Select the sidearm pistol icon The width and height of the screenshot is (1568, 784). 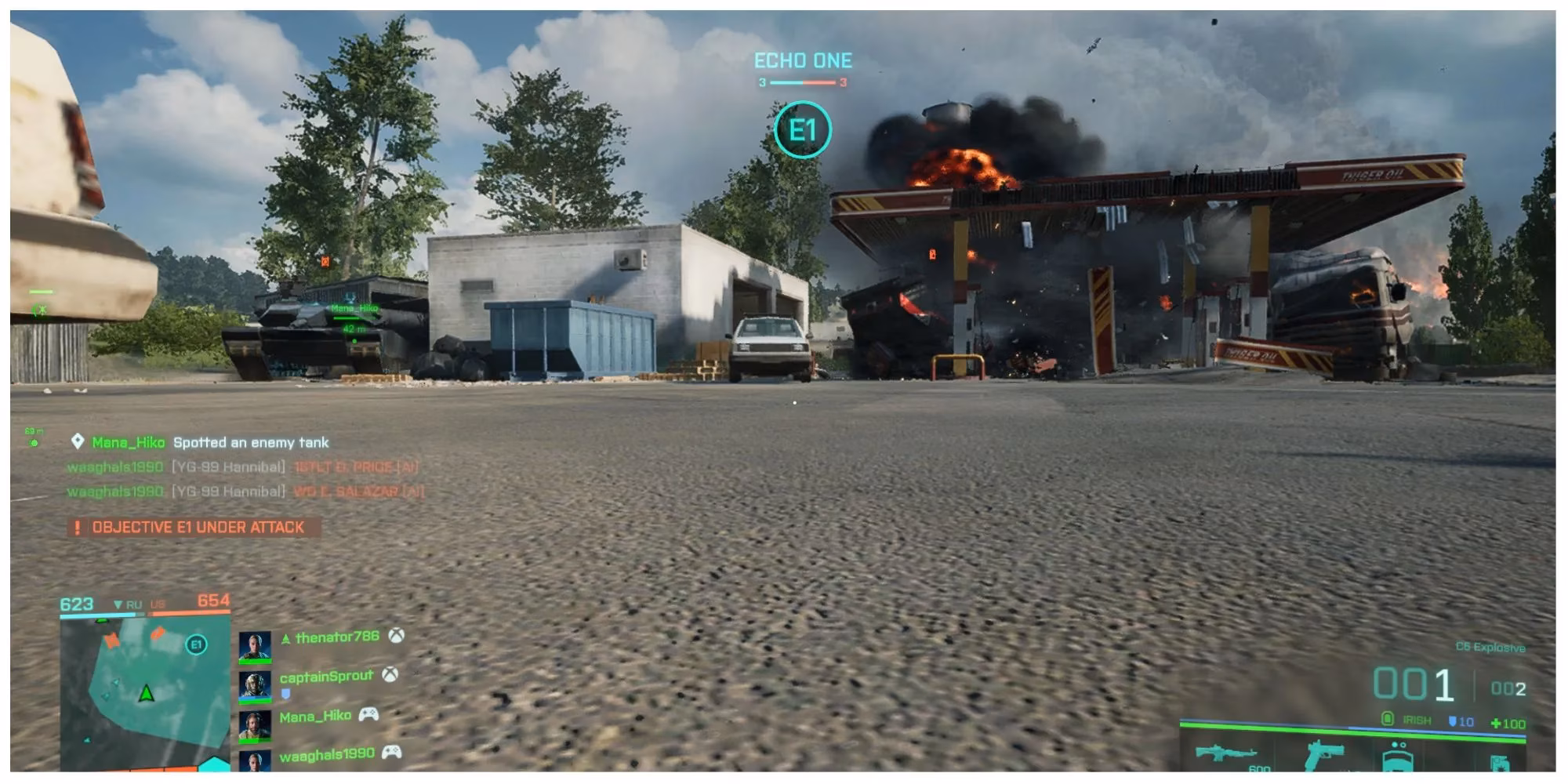1325,757
